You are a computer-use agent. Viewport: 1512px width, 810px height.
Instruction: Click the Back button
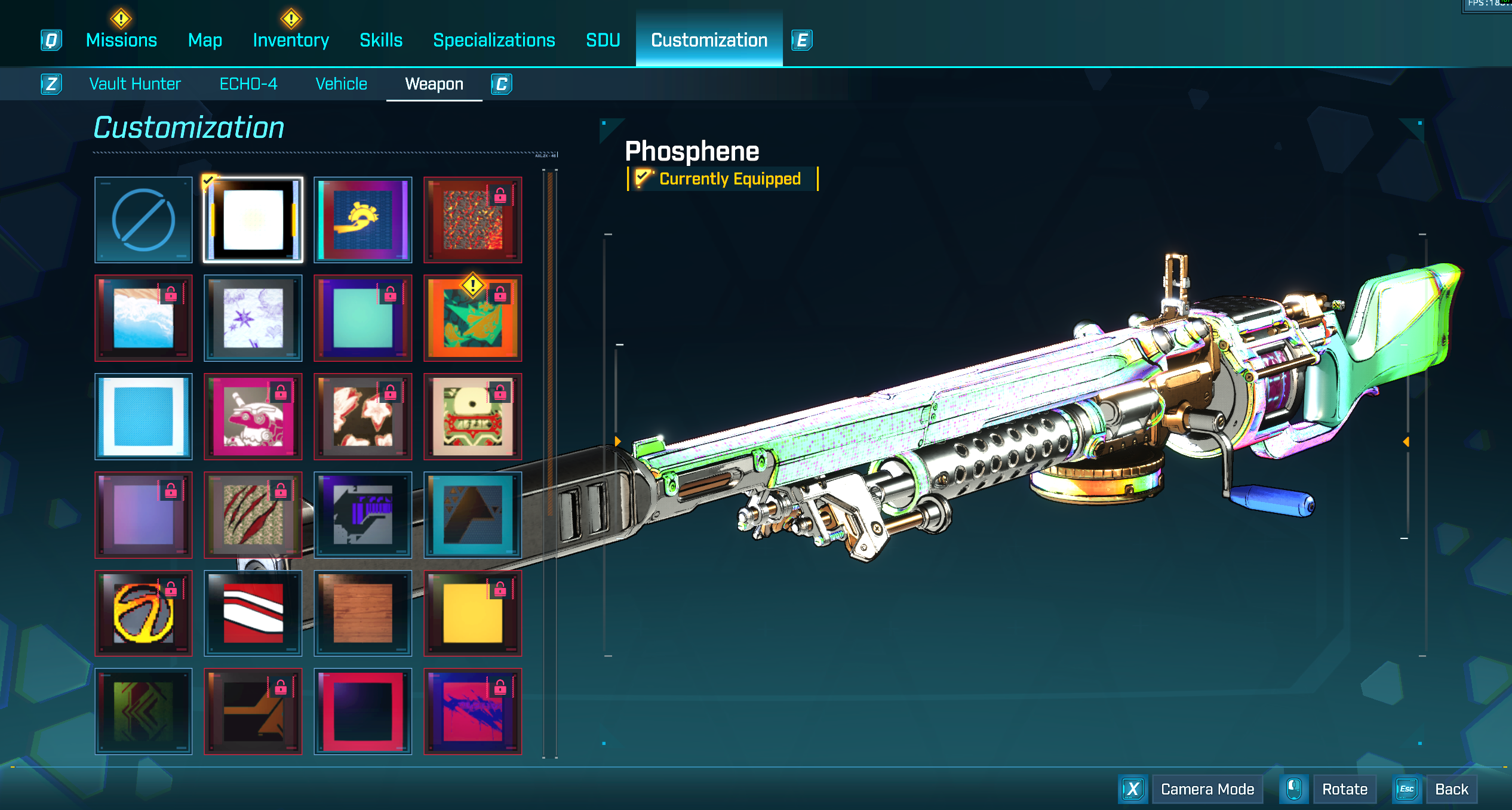pyautogui.click(x=1451, y=789)
